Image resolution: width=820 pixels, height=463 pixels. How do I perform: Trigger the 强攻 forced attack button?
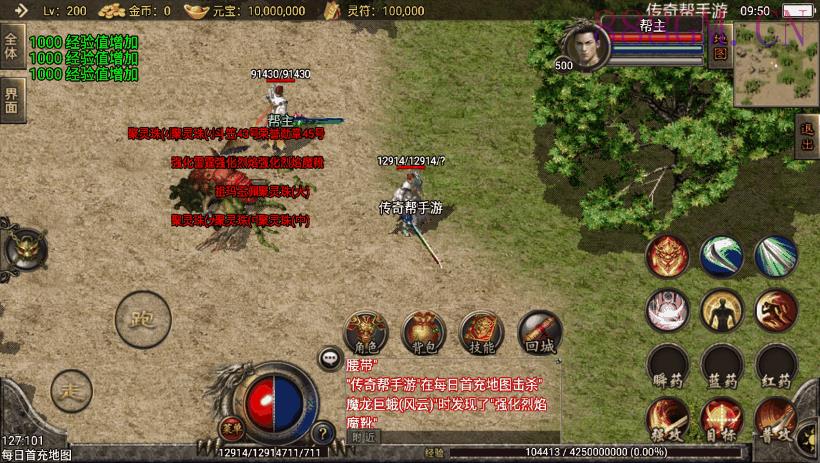click(x=667, y=420)
